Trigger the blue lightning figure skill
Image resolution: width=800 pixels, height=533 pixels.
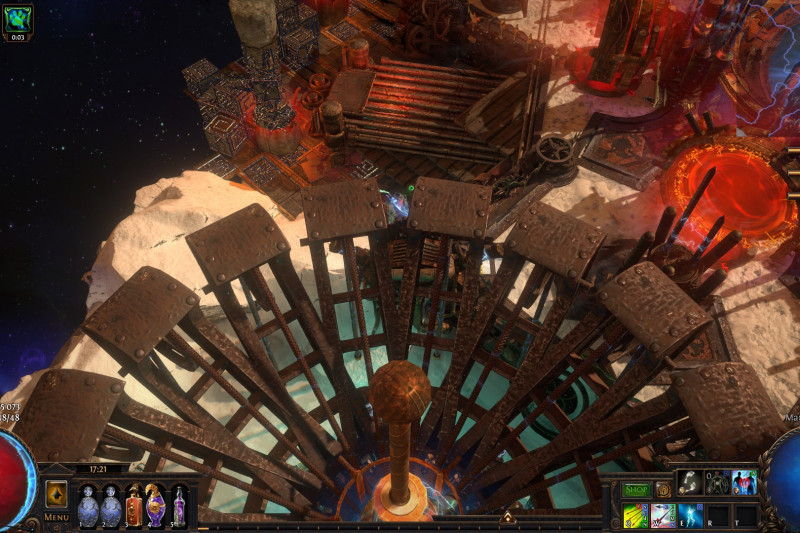pos(690,515)
